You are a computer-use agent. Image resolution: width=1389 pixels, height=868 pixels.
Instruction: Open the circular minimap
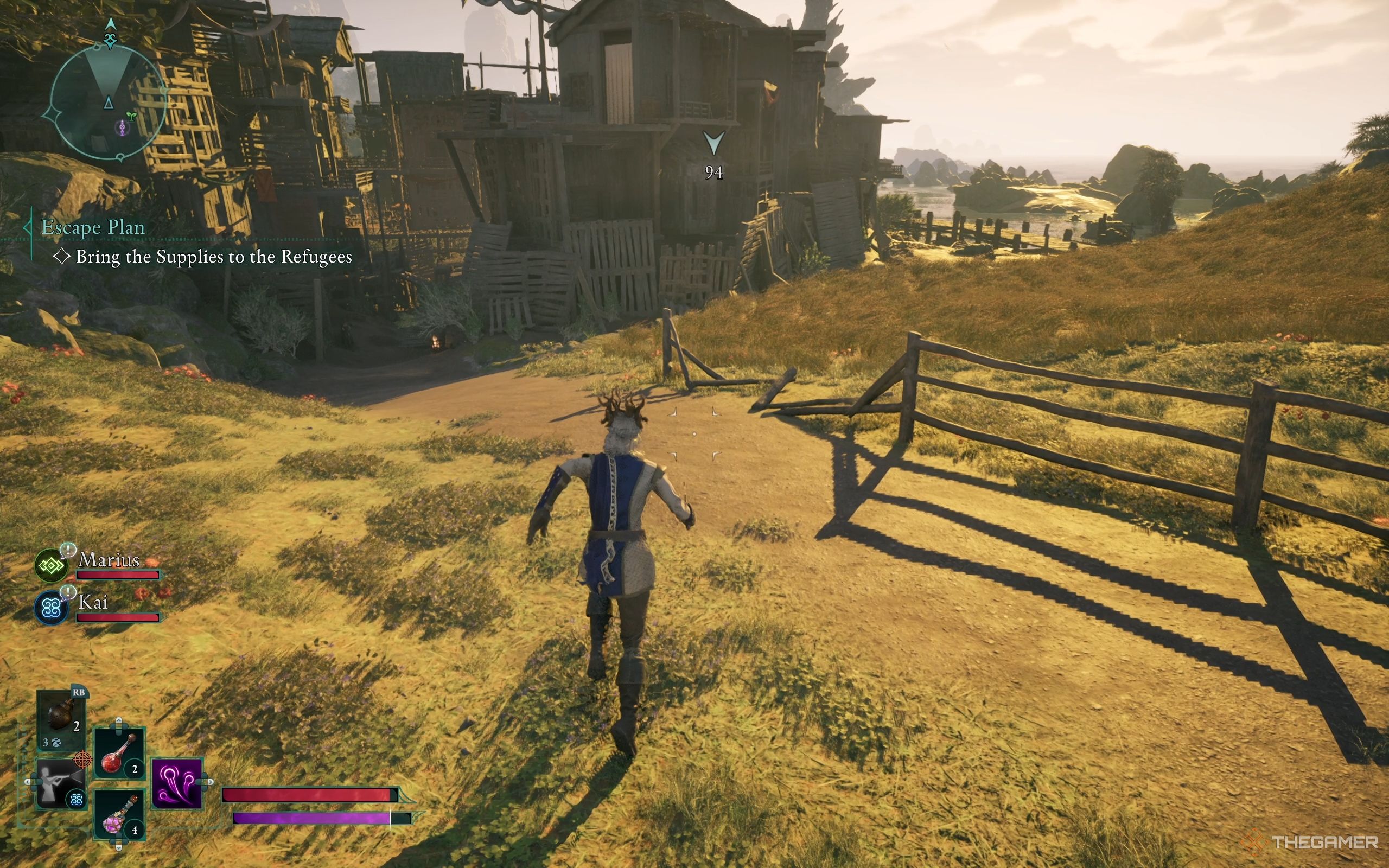point(108,103)
